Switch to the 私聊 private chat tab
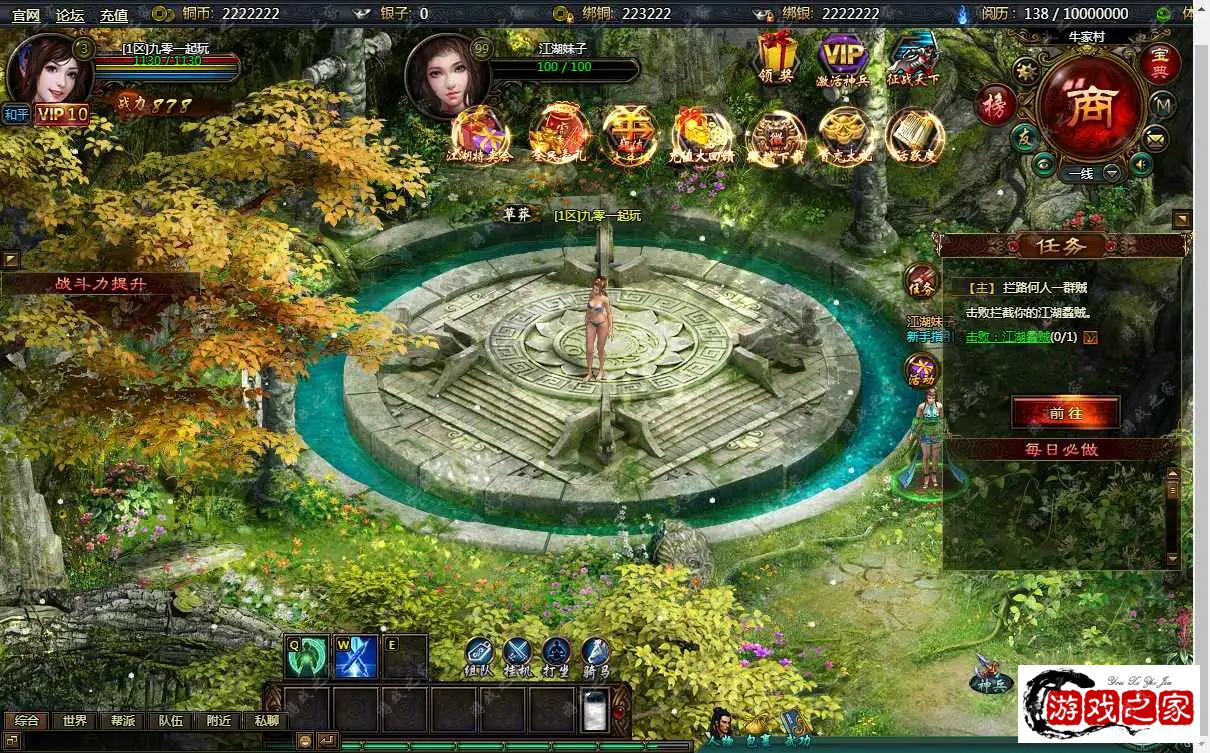This screenshot has width=1210, height=753. click(x=267, y=721)
